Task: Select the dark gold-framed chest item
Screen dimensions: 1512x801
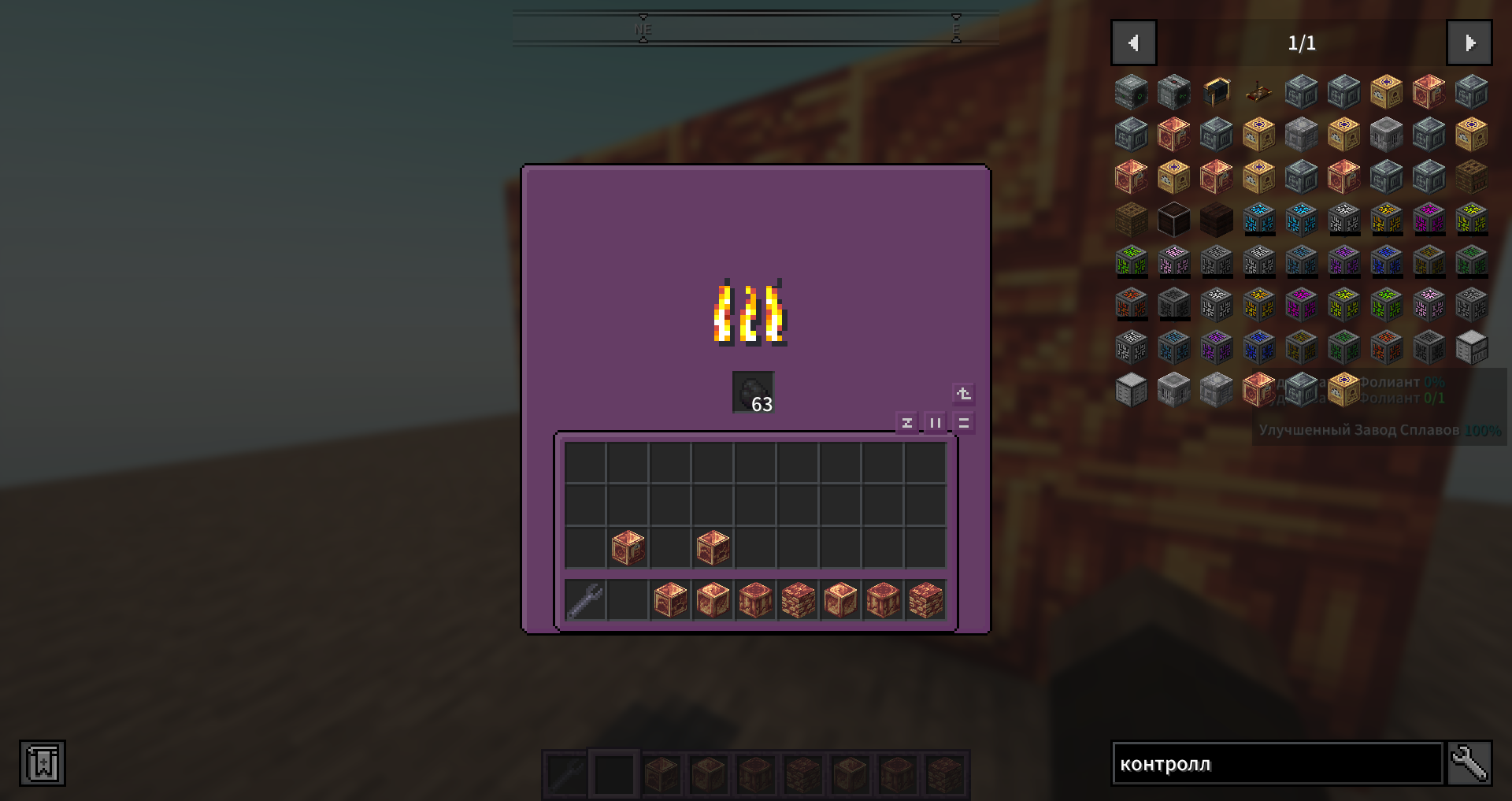Action: [1216, 92]
